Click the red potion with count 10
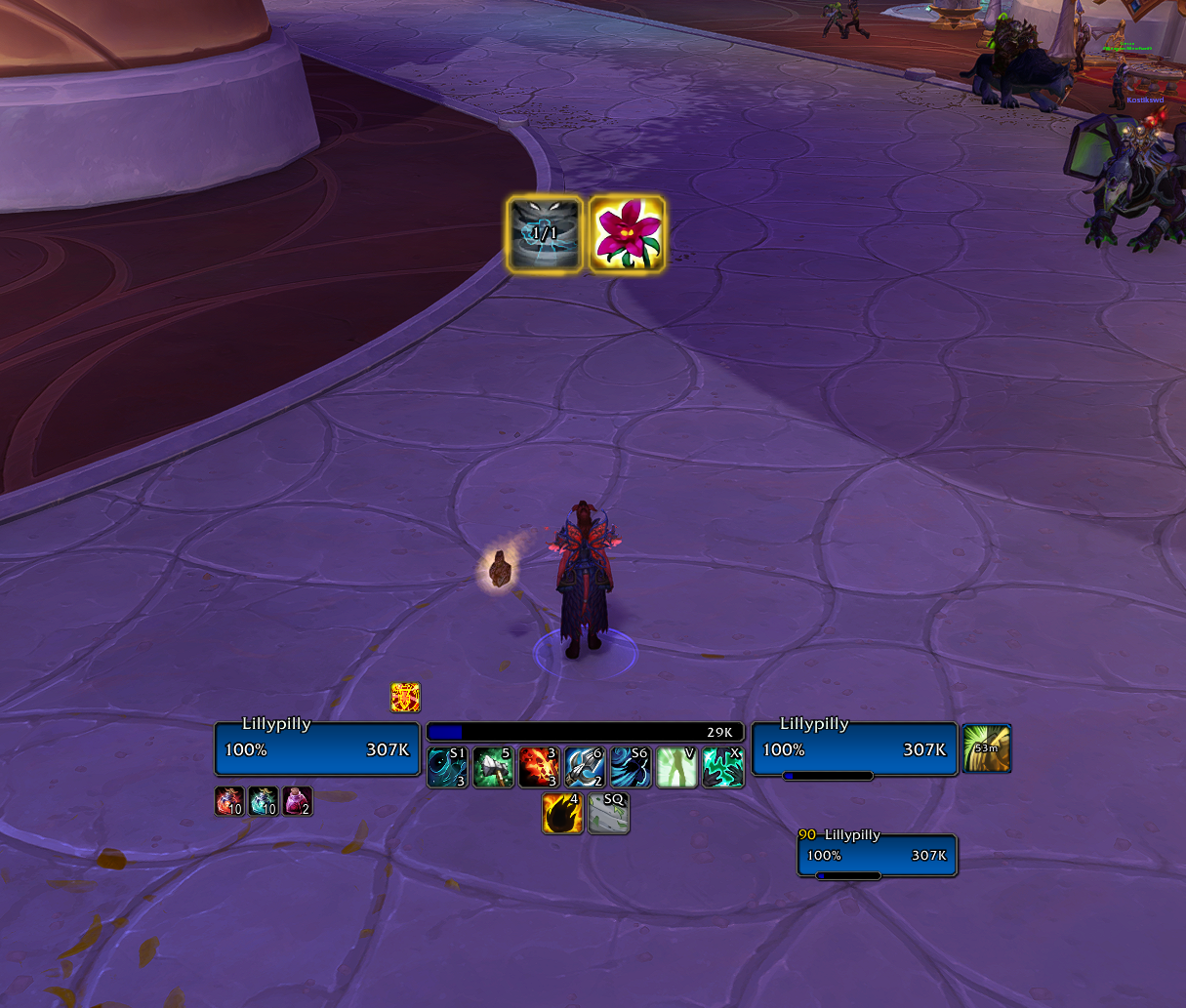The width and height of the screenshot is (1186, 1008). (229, 801)
